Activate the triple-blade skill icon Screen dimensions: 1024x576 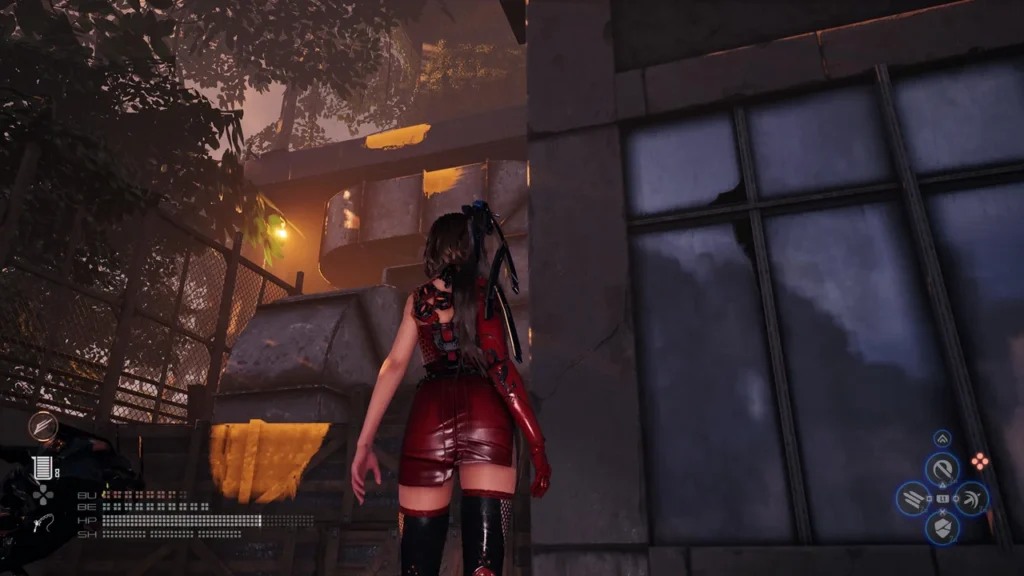[912, 498]
